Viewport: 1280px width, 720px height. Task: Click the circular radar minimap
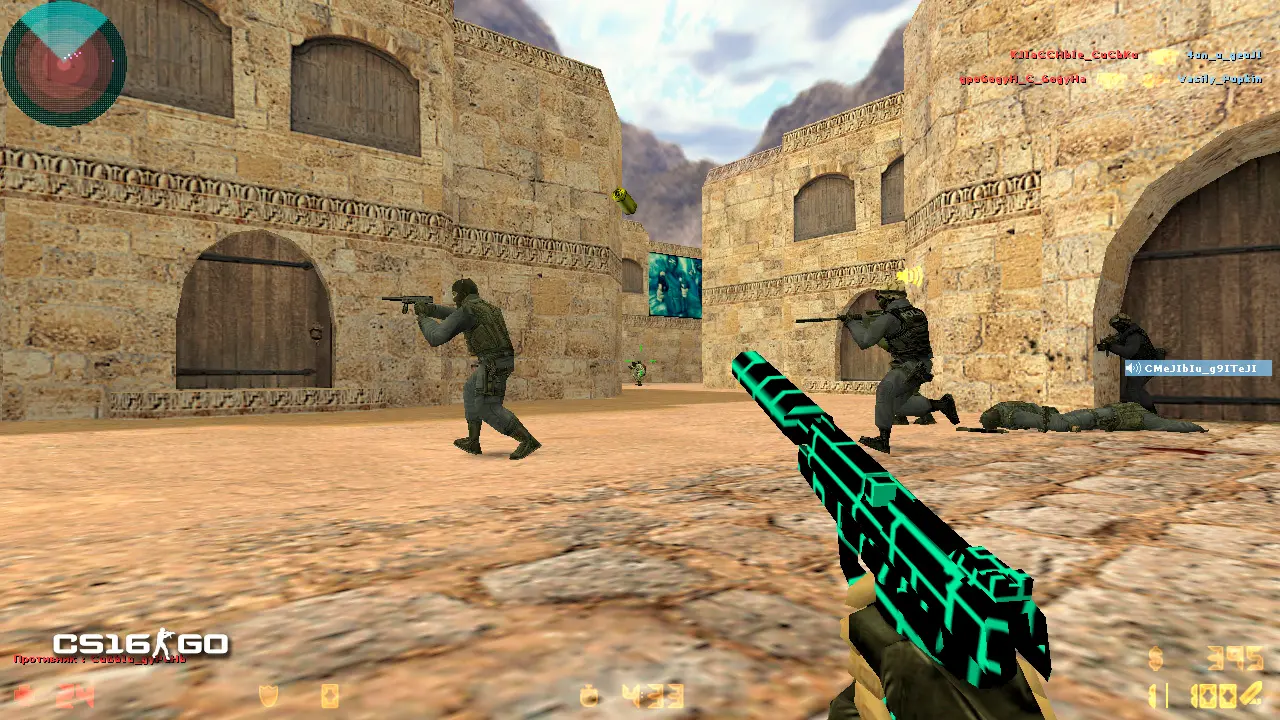pos(64,63)
